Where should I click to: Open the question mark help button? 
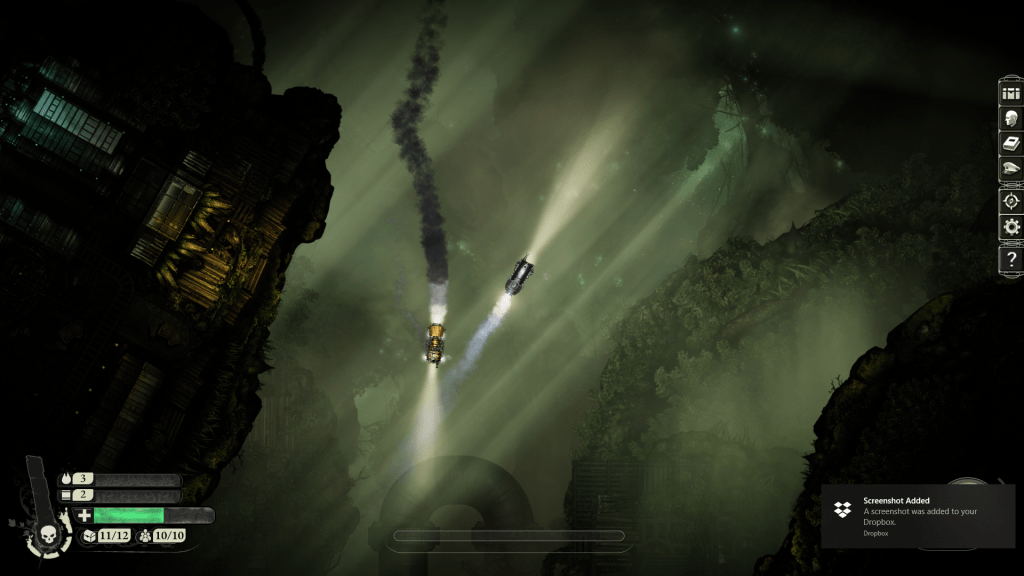[x=1011, y=260]
